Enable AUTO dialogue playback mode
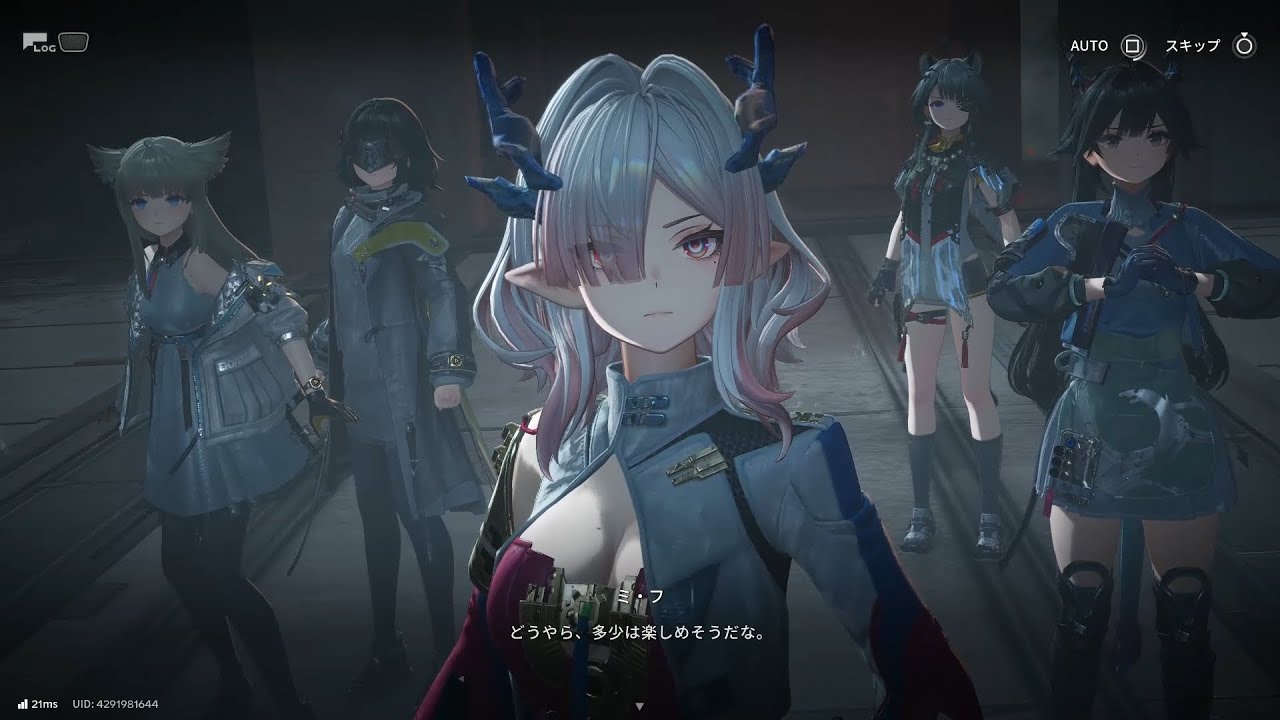Screen dimensions: 1280x720 point(1133,46)
